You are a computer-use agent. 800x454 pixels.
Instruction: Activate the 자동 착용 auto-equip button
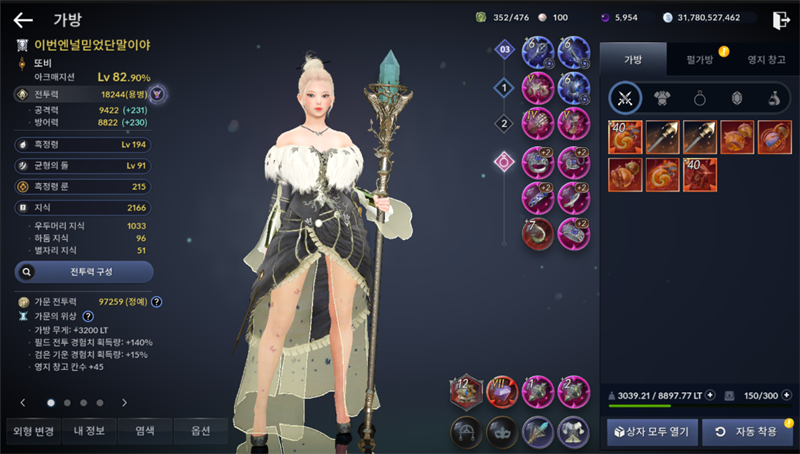pyautogui.click(x=746, y=431)
